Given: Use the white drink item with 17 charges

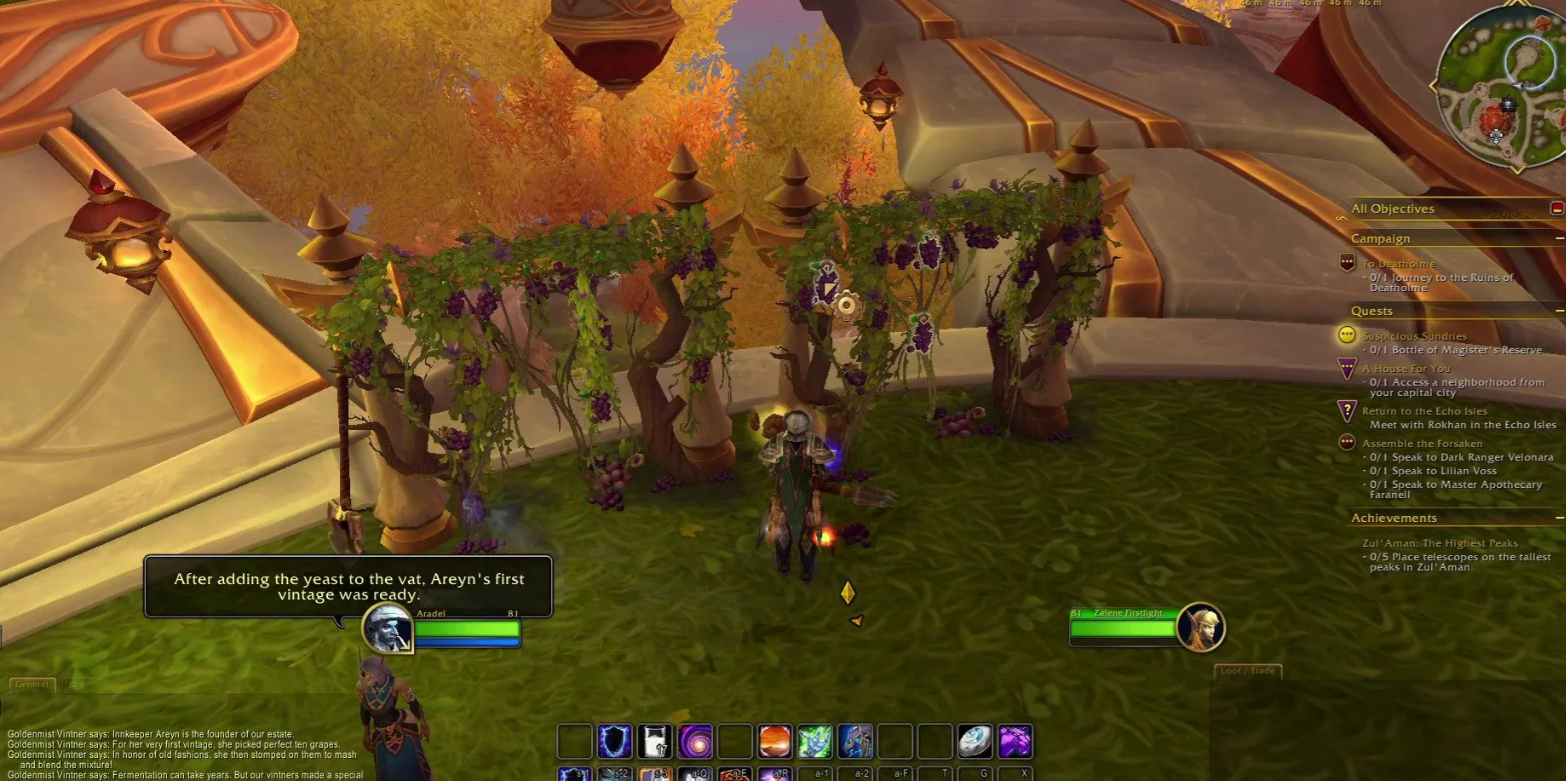Looking at the screenshot, I should (655, 742).
